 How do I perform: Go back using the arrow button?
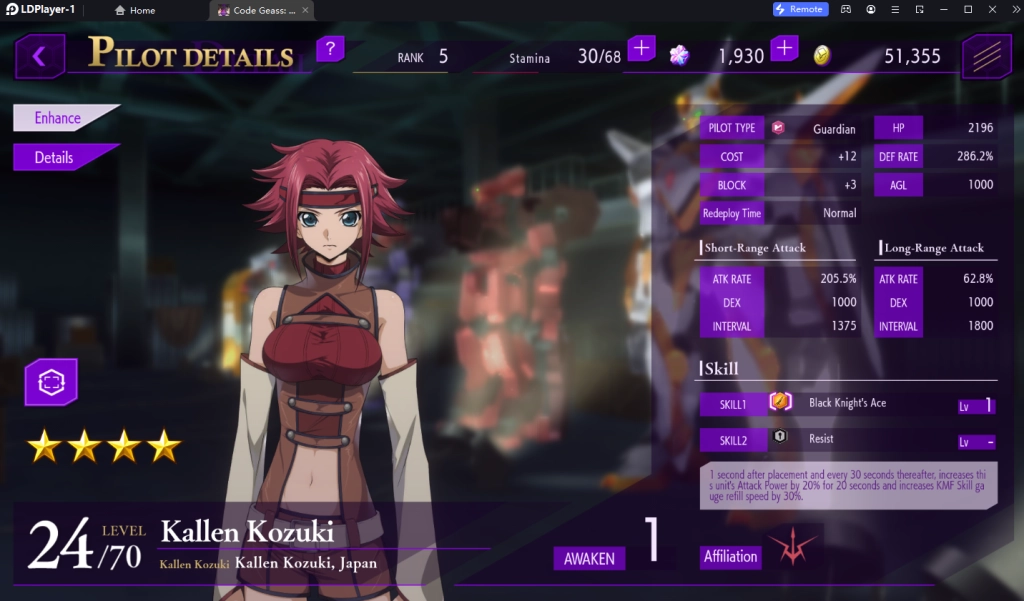tap(40, 56)
